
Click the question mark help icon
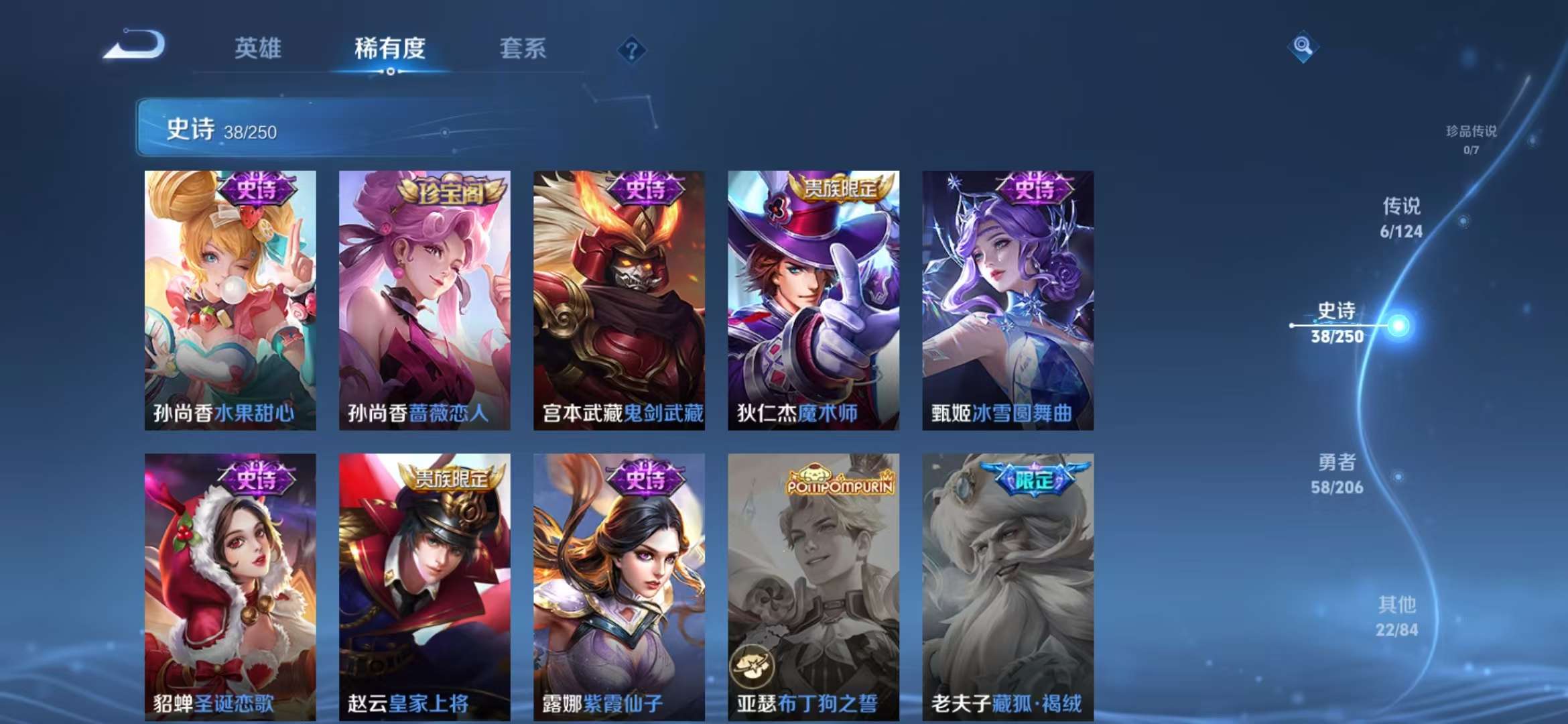point(632,49)
